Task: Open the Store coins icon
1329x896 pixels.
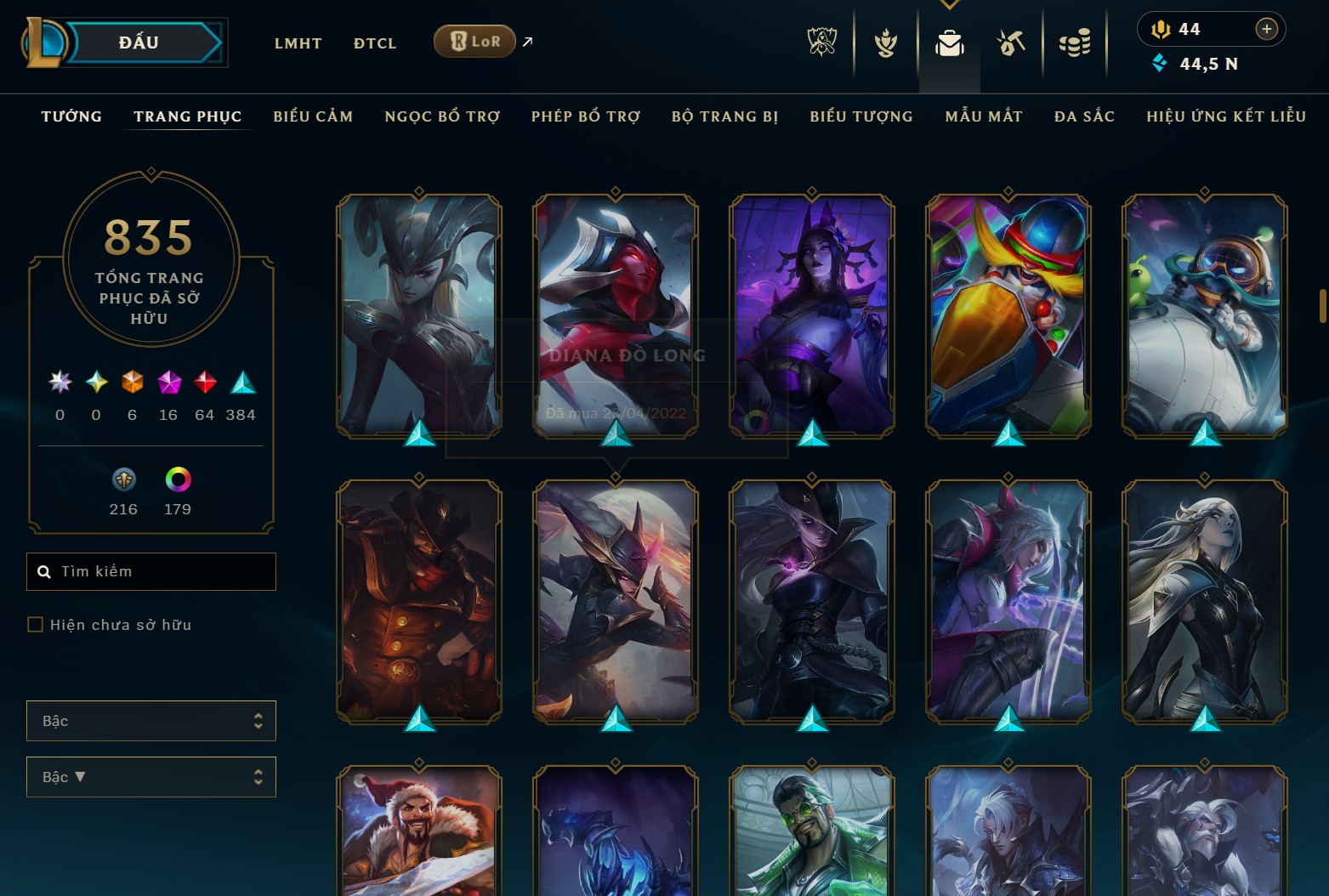Action: point(1075,43)
